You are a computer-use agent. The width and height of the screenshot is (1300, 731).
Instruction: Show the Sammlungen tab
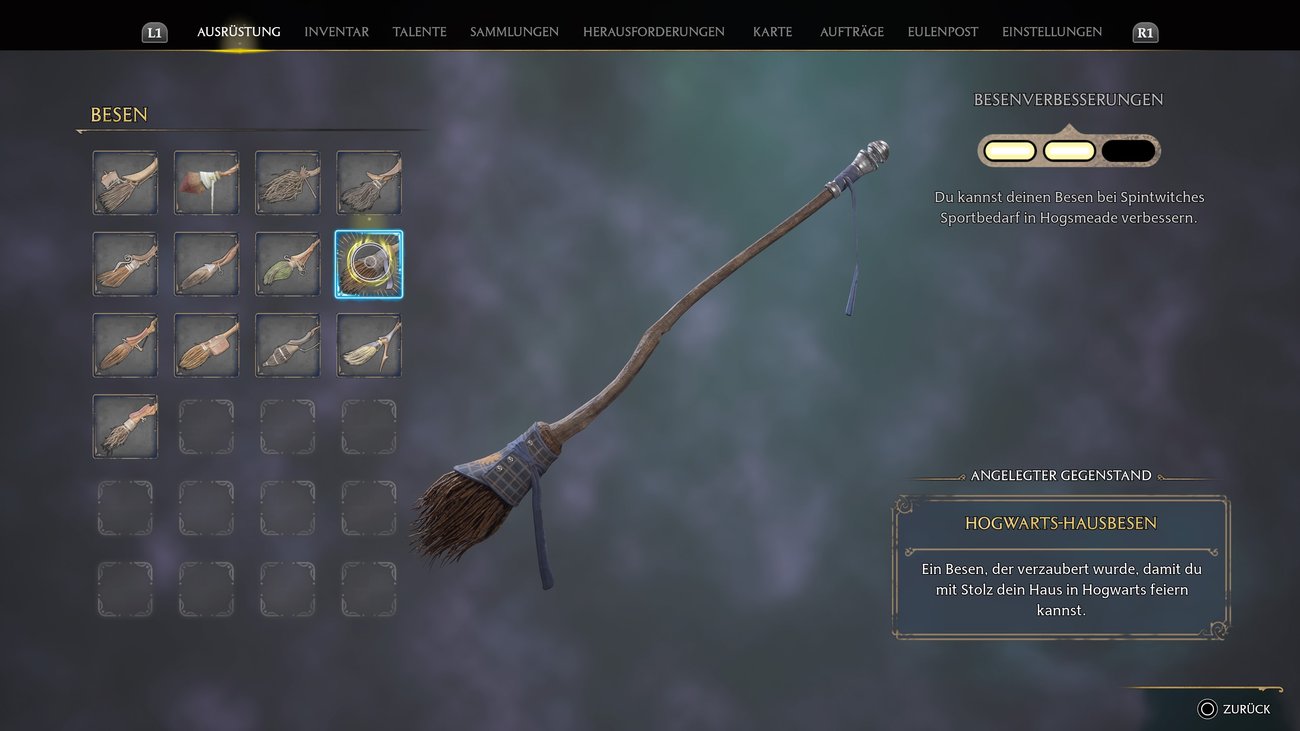[x=514, y=32]
